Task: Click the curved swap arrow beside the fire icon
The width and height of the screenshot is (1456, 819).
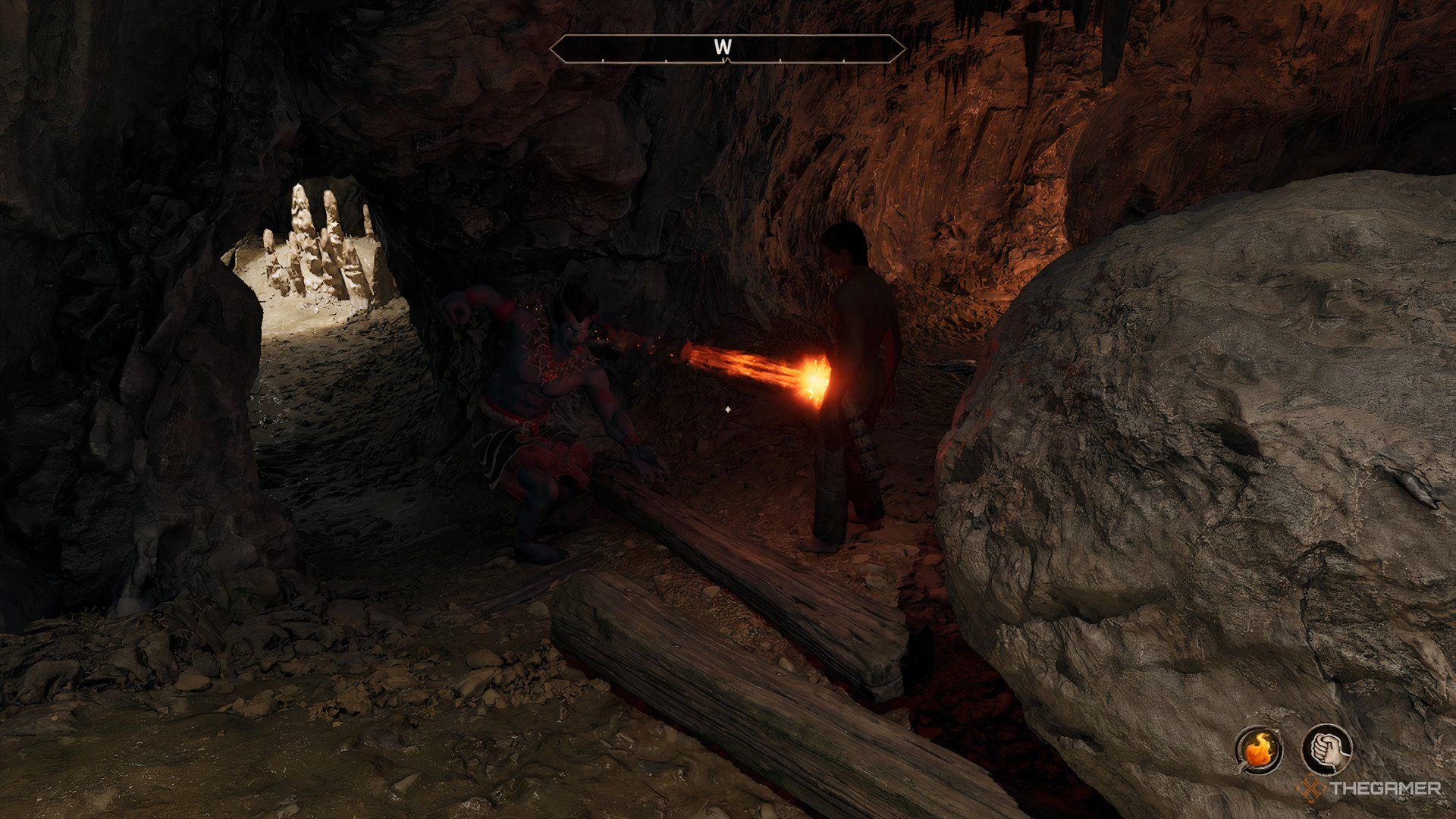Action: (x=1241, y=768)
